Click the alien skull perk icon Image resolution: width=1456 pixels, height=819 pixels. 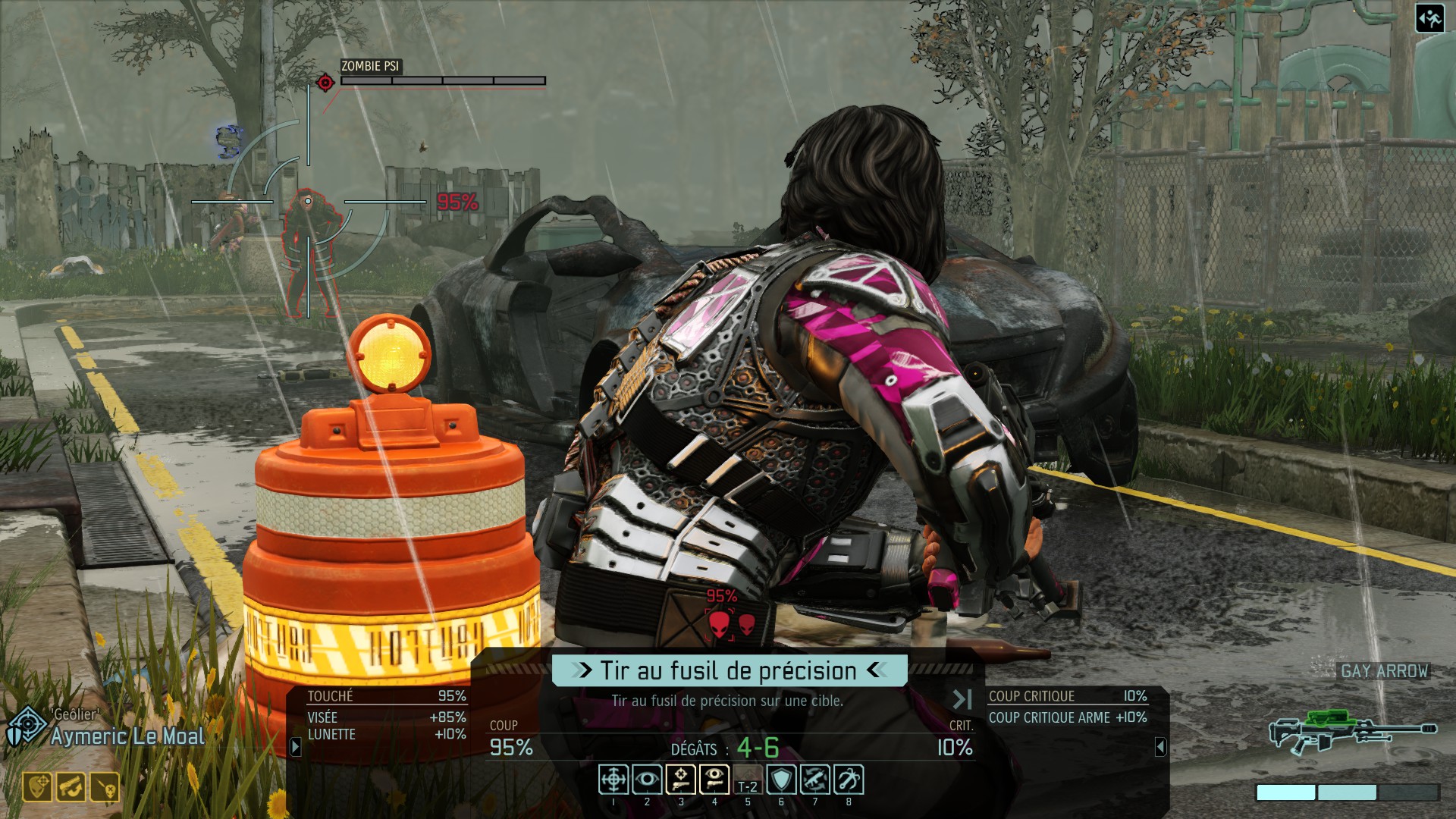coord(105,787)
